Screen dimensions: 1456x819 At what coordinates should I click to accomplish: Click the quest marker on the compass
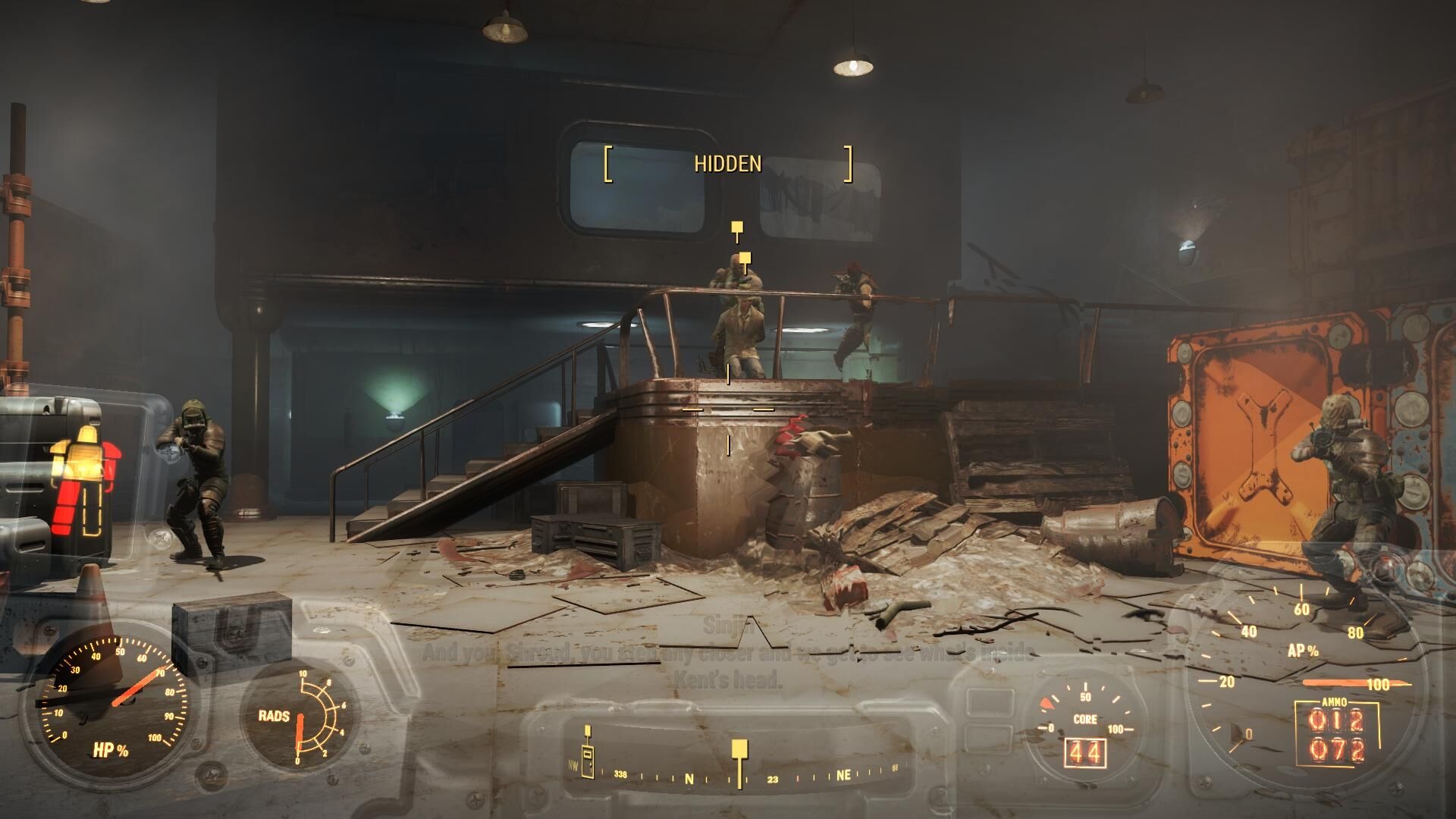pyautogui.click(x=739, y=751)
